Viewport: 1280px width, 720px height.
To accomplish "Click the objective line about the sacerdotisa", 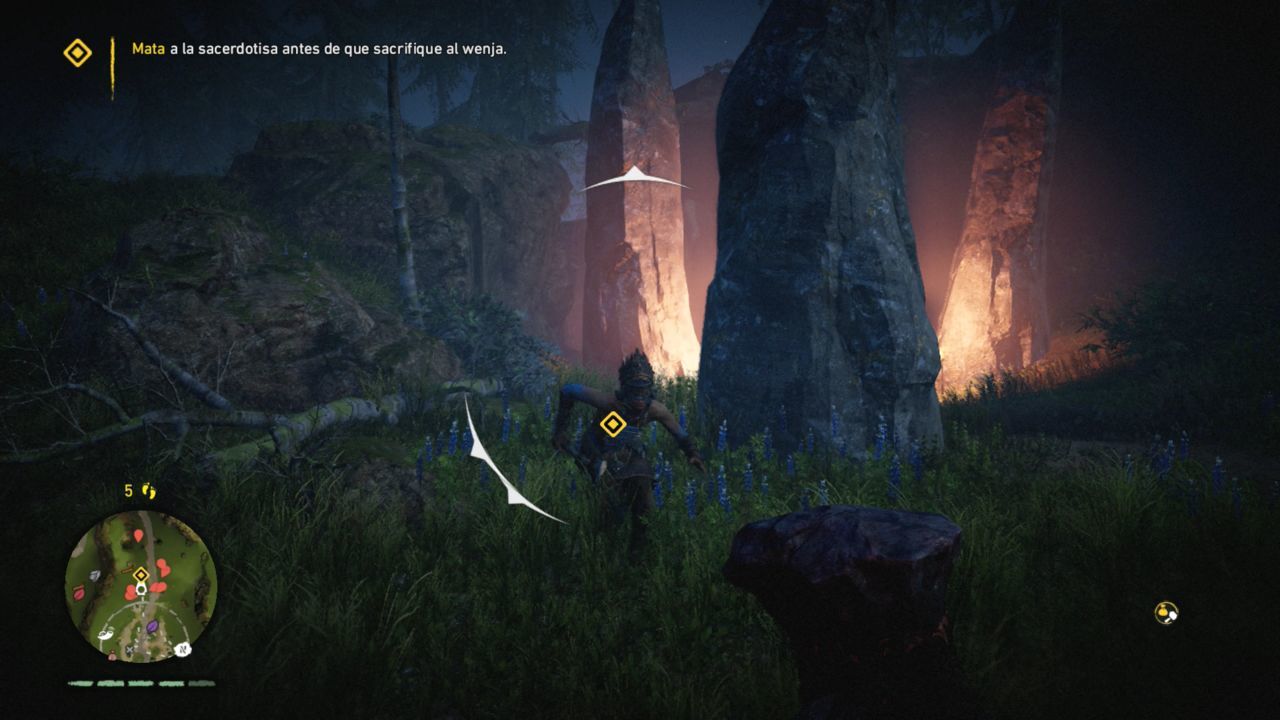I will (x=320, y=47).
